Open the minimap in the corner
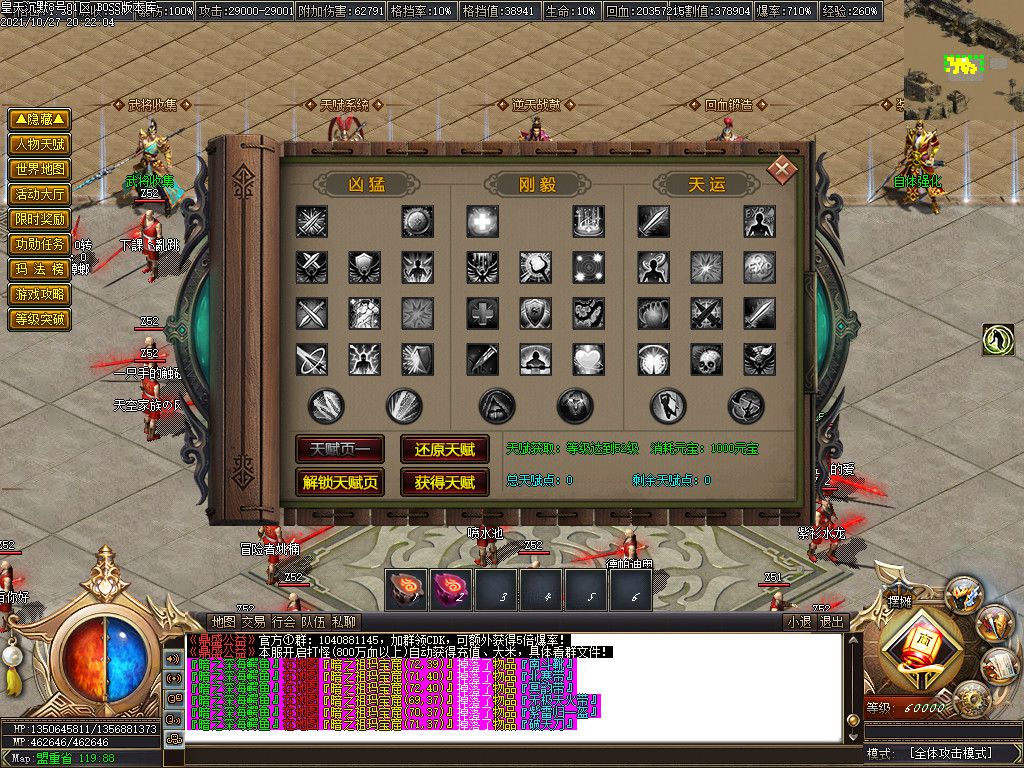The width and height of the screenshot is (1024, 768). (963, 60)
